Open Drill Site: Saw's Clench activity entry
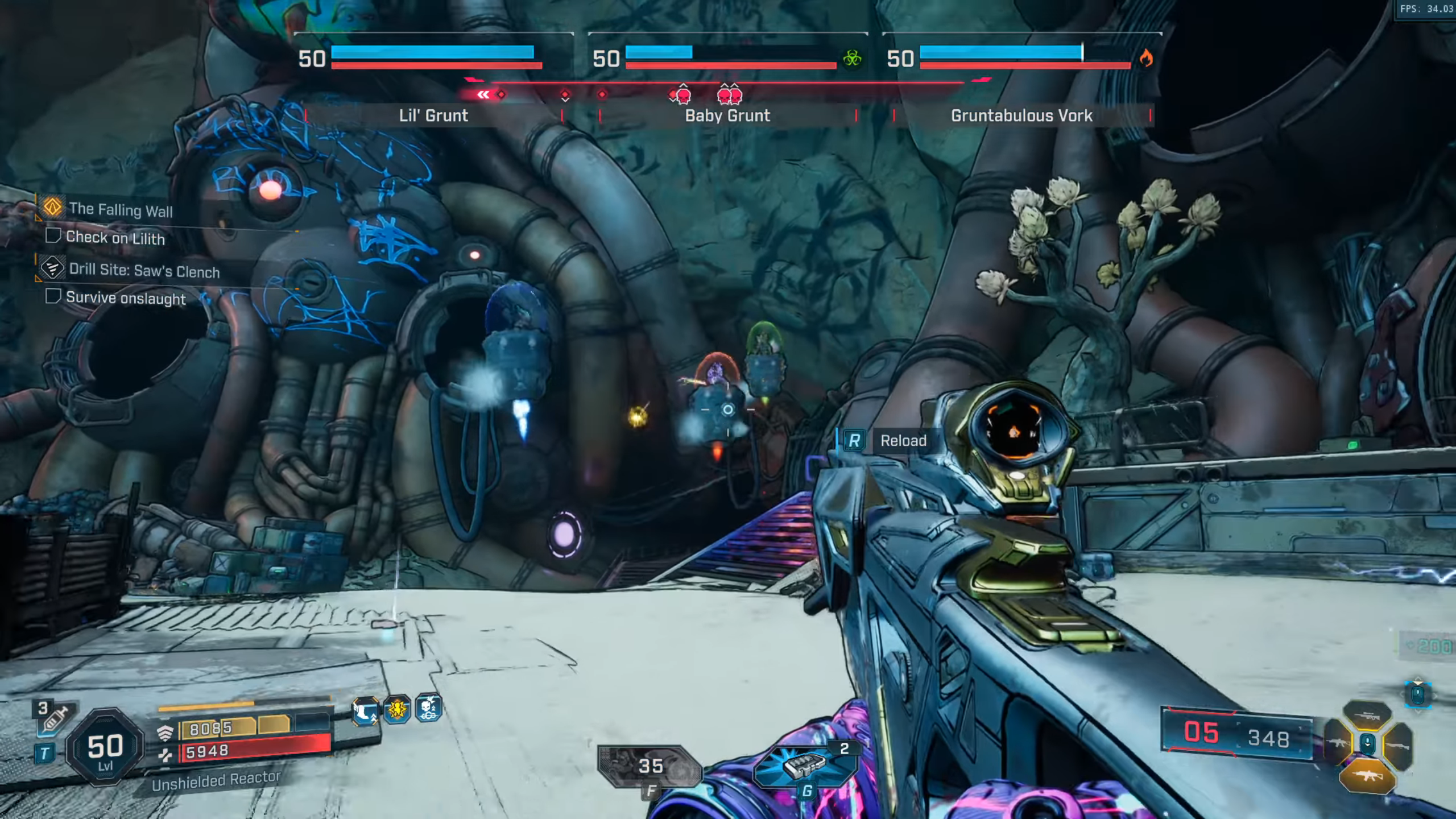1456x819 pixels. pos(144,271)
